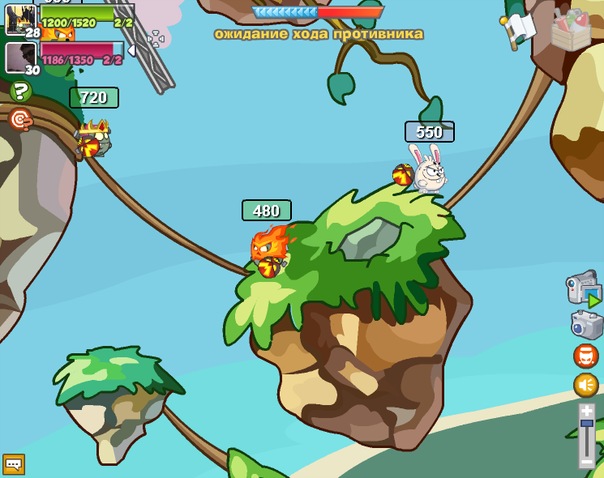Select the opponent avatar, level 30
Image resolution: width=604 pixels, height=478 pixels.
[20, 57]
